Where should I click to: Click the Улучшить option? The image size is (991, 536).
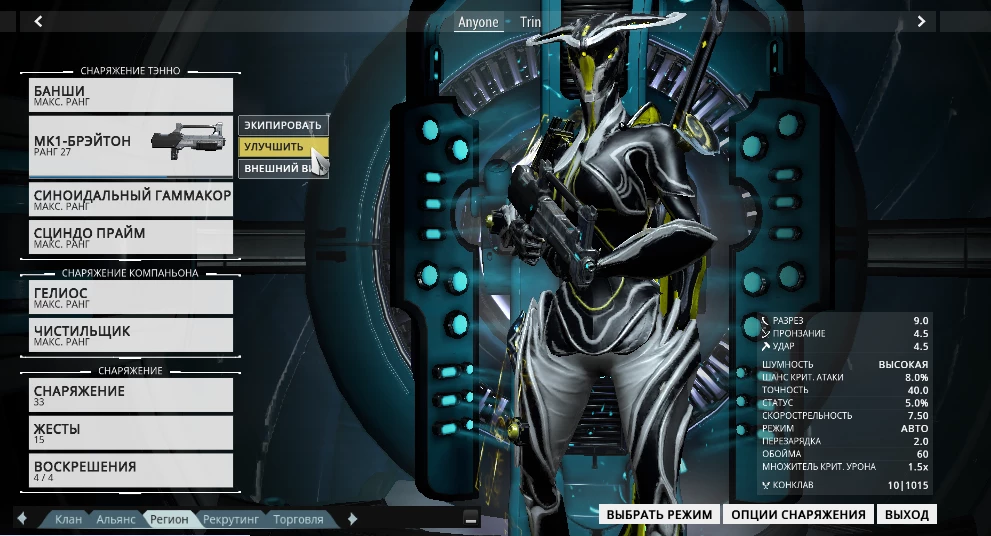pos(274,147)
